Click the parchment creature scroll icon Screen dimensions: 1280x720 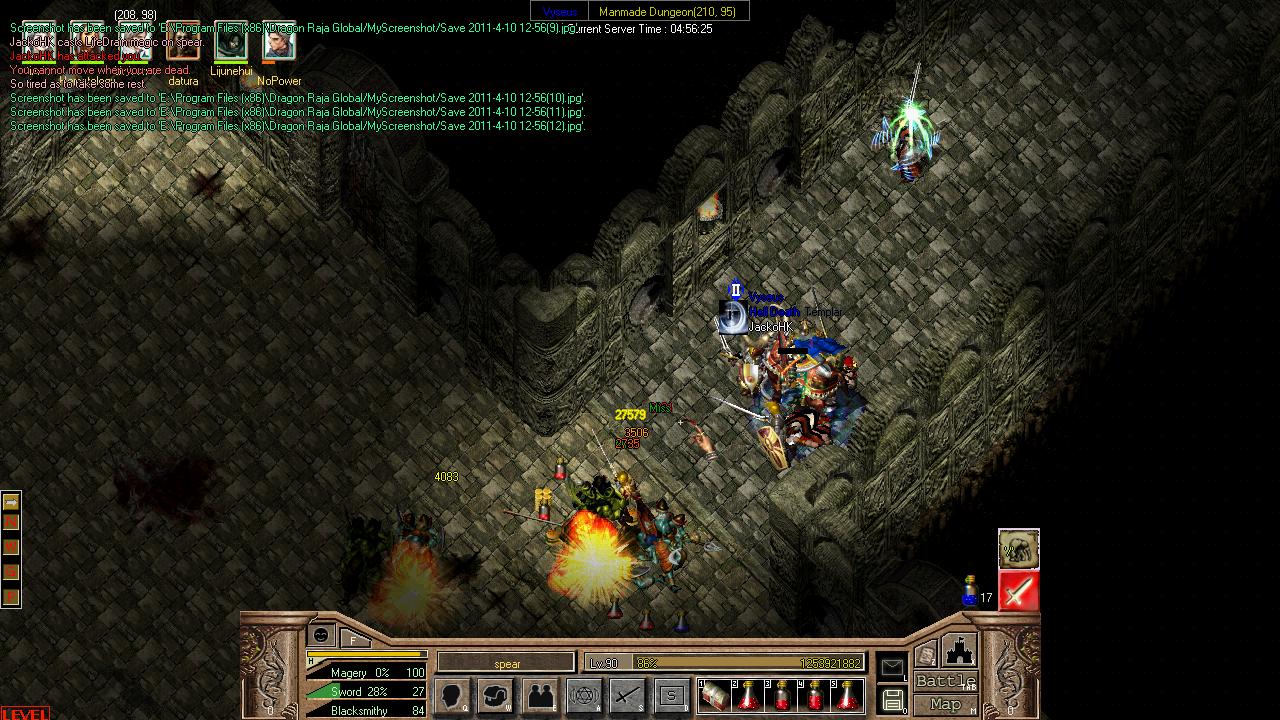pyautogui.click(x=1018, y=549)
